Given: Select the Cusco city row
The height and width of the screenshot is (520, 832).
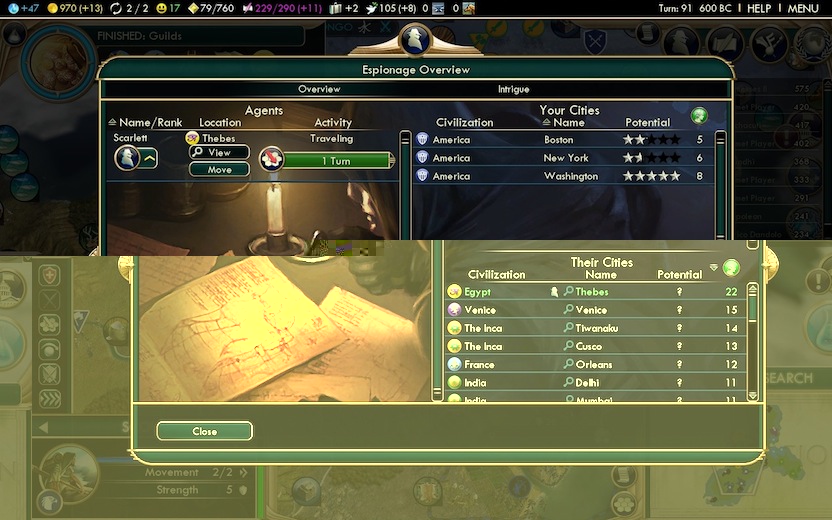Looking at the screenshot, I should tap(594, 346).
